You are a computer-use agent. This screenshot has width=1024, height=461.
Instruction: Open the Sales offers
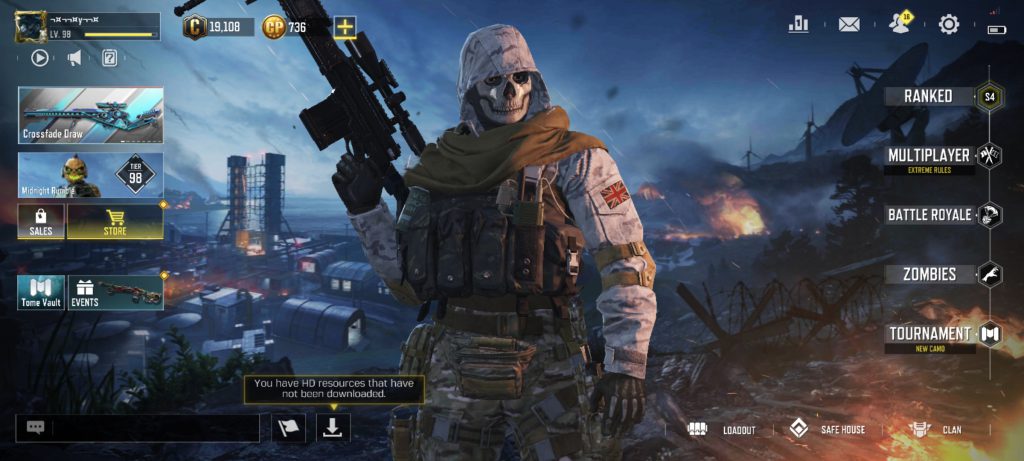(x=41, y=221)
